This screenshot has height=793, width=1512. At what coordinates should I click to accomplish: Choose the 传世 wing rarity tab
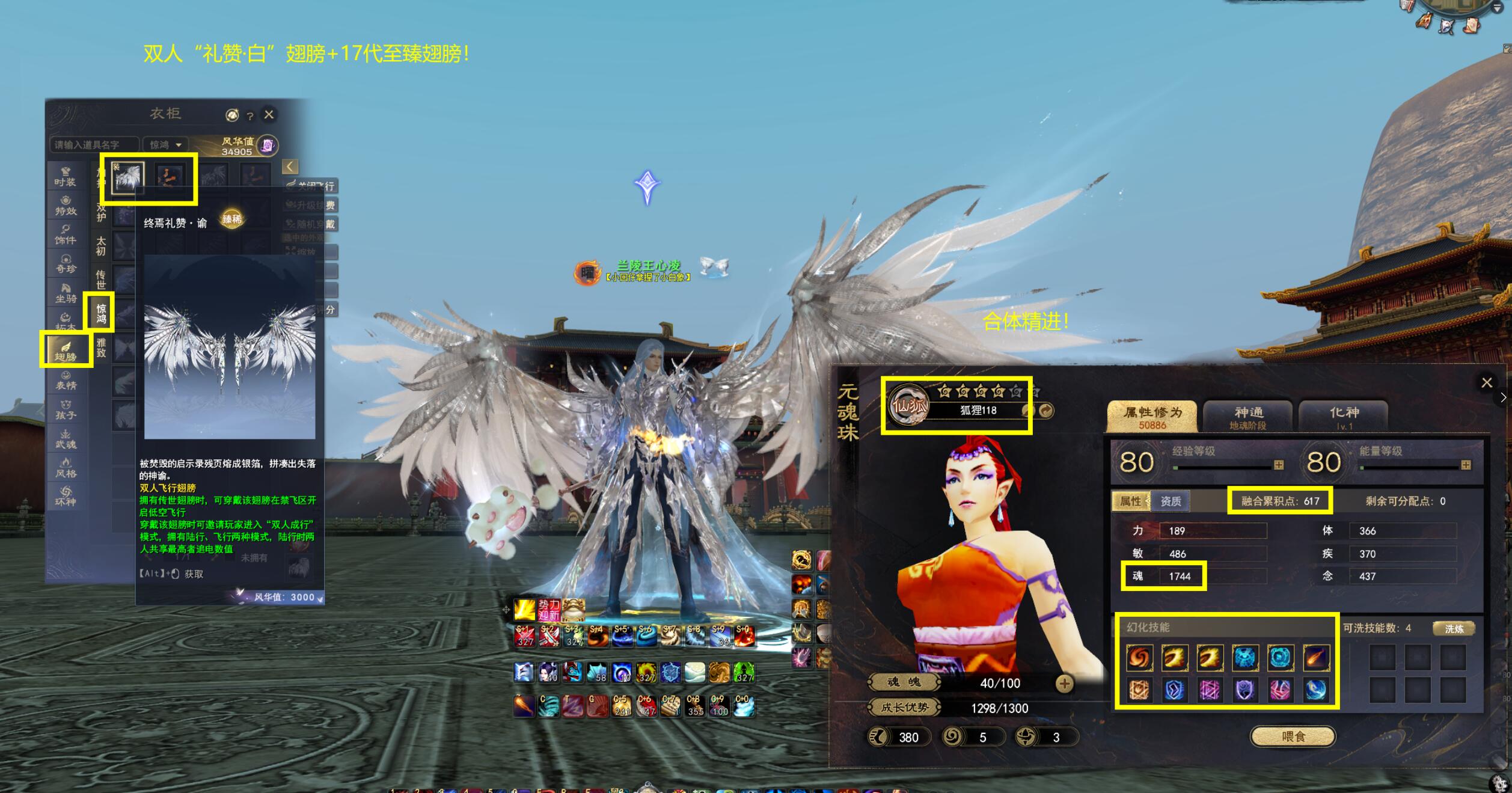click(x=101, y=280)
